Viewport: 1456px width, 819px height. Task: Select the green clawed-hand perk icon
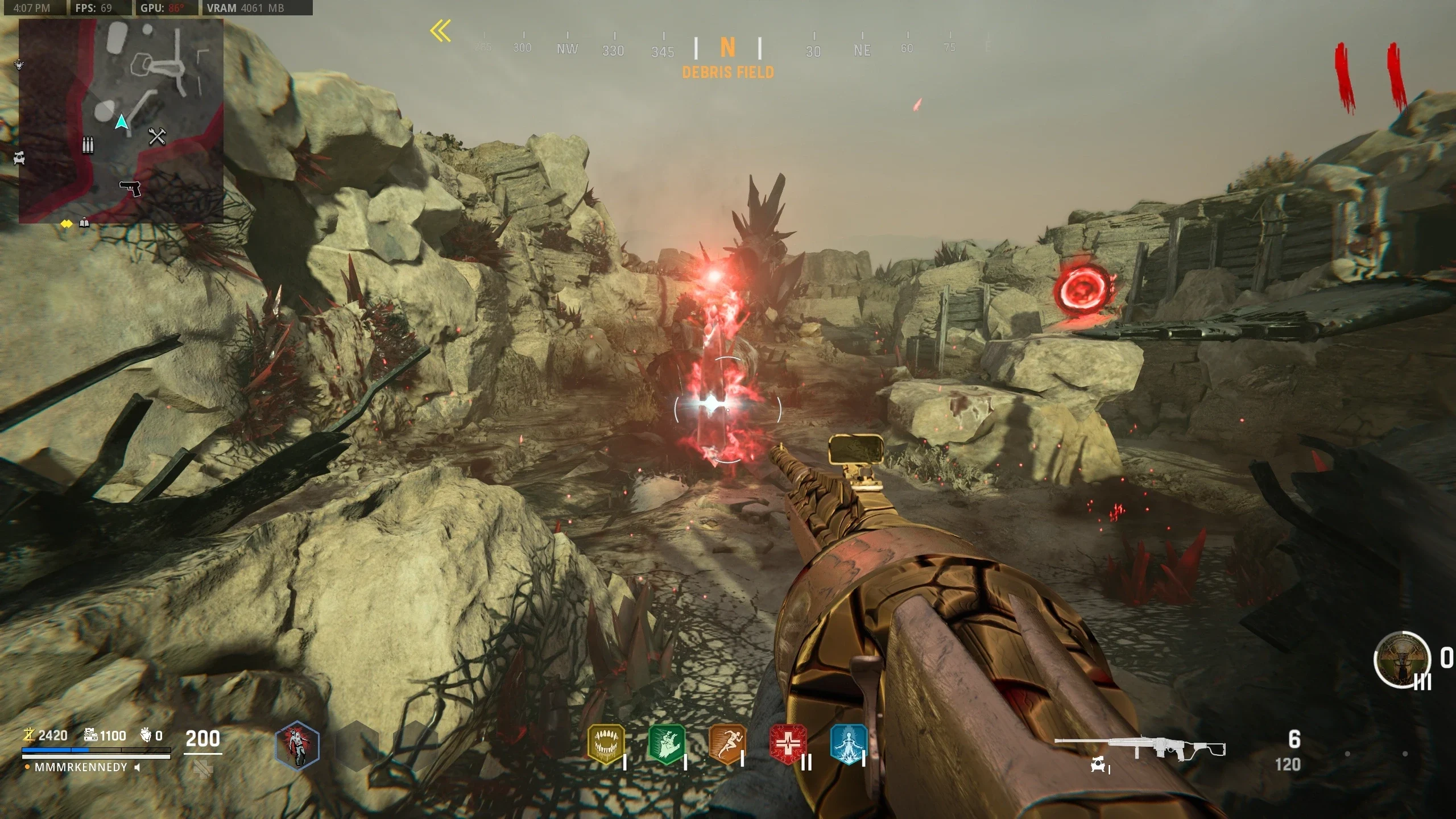coord(667,744)
